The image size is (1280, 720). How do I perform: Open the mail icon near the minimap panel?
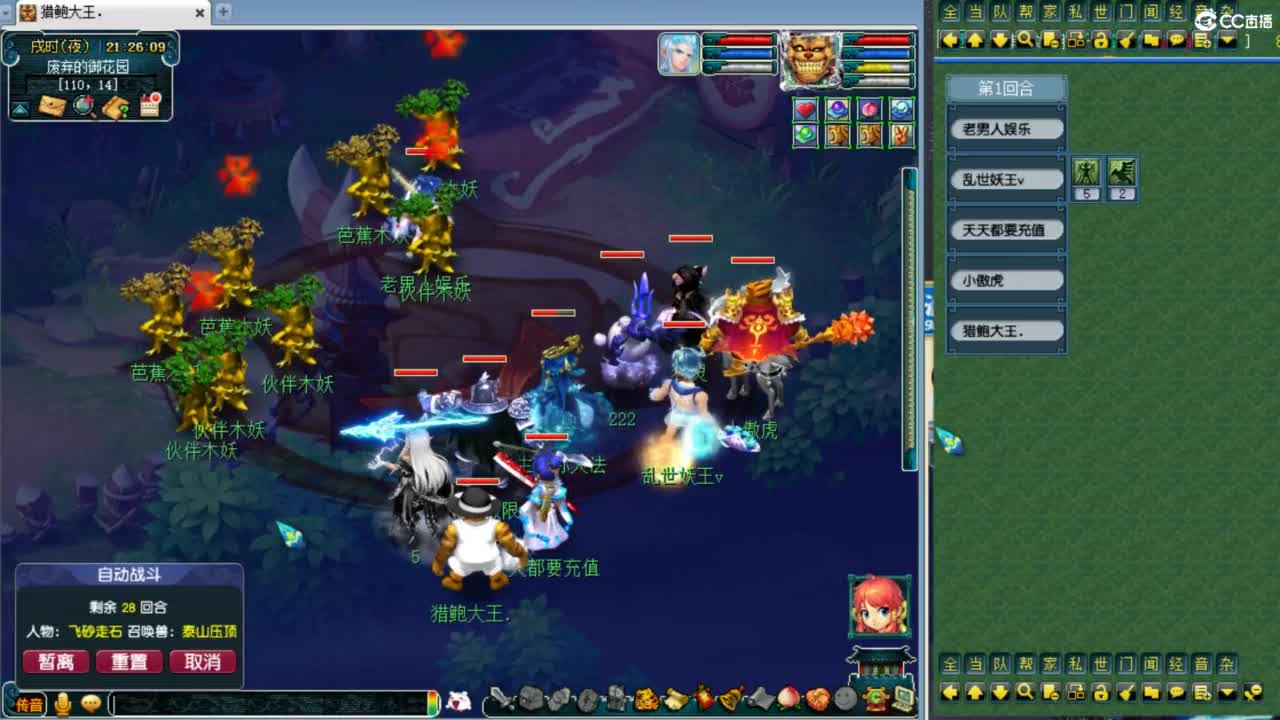[52, 106]
